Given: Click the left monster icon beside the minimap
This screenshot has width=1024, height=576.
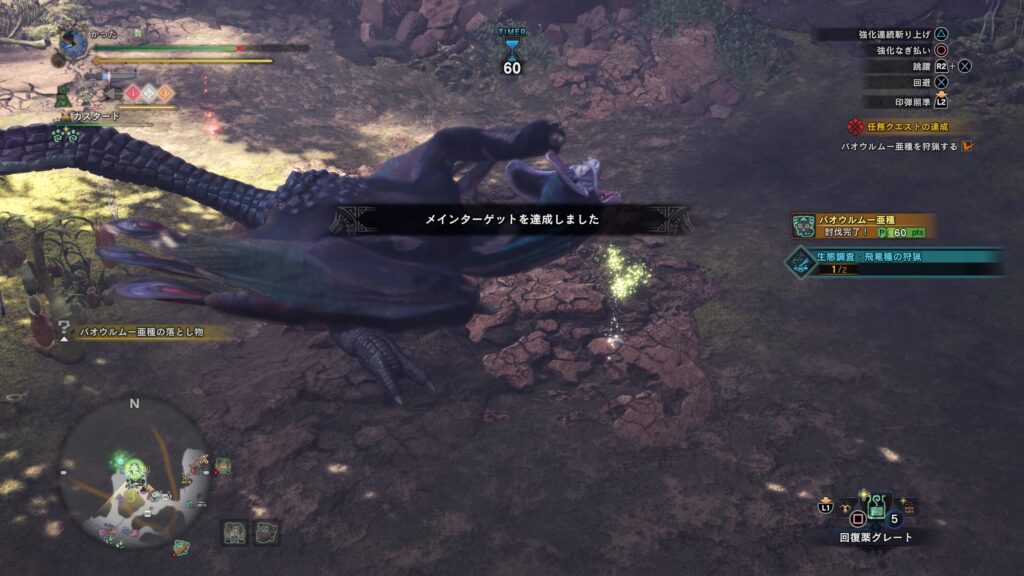Looking at the screenshot, I should coord(236,532).
